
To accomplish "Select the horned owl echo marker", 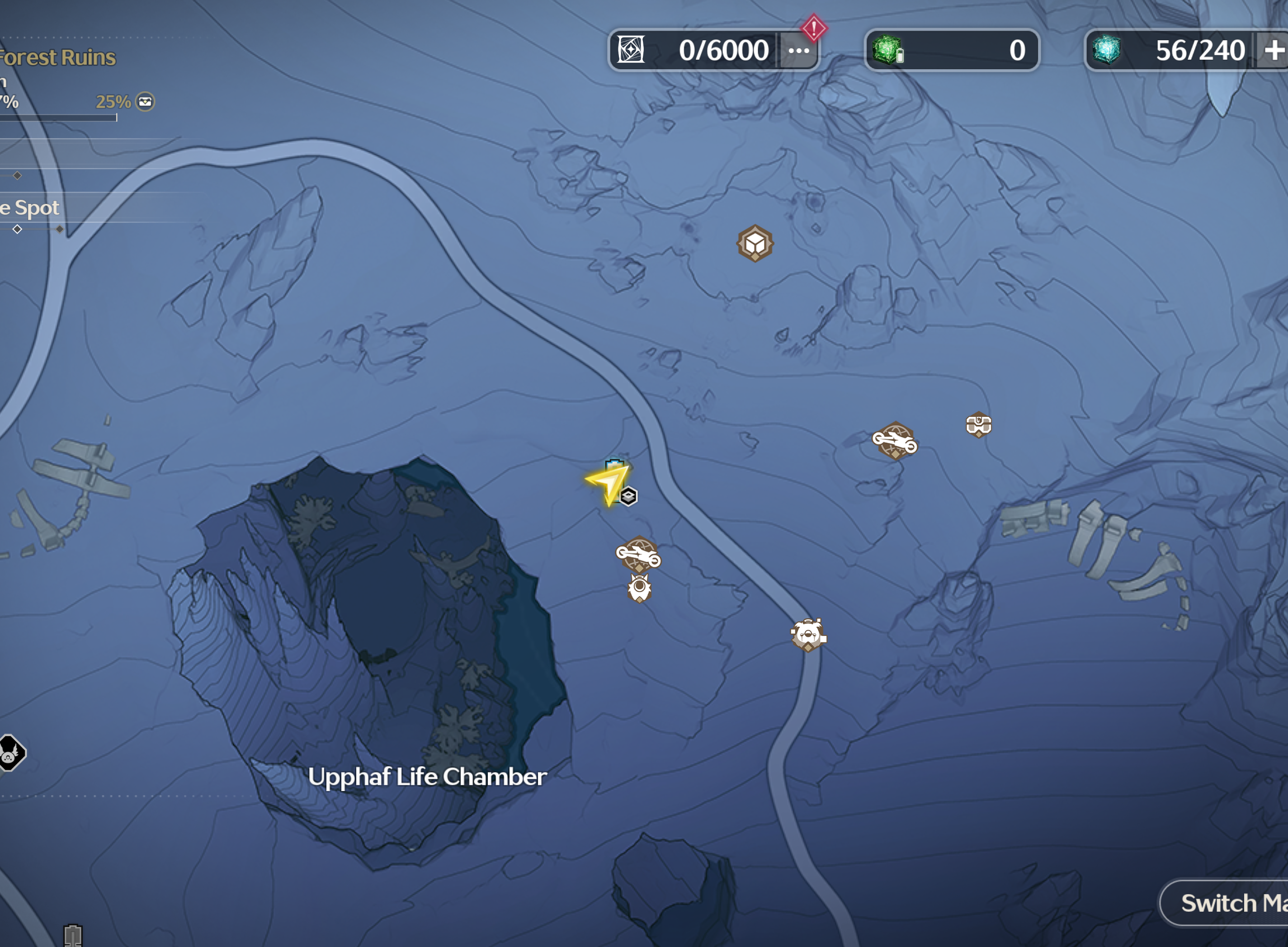I will 639,588.
